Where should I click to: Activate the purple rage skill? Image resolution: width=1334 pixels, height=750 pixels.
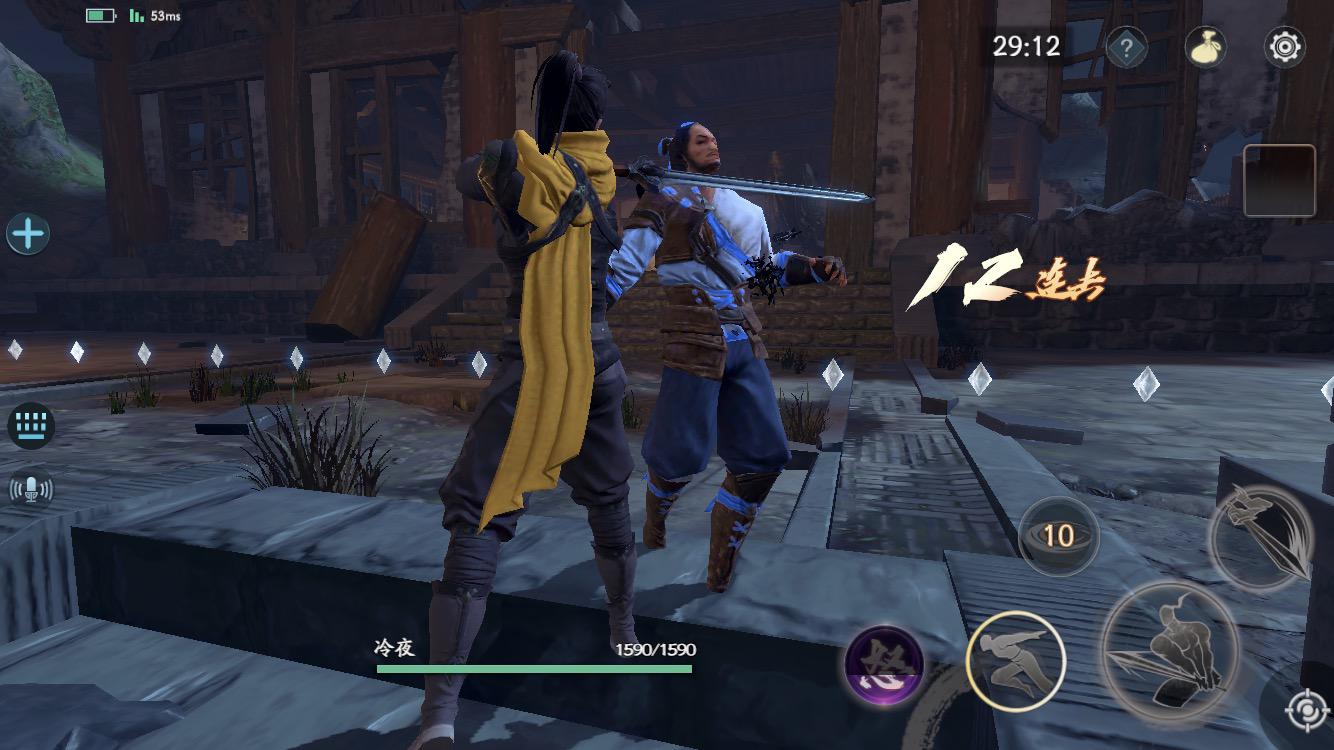tap(883, 665)
